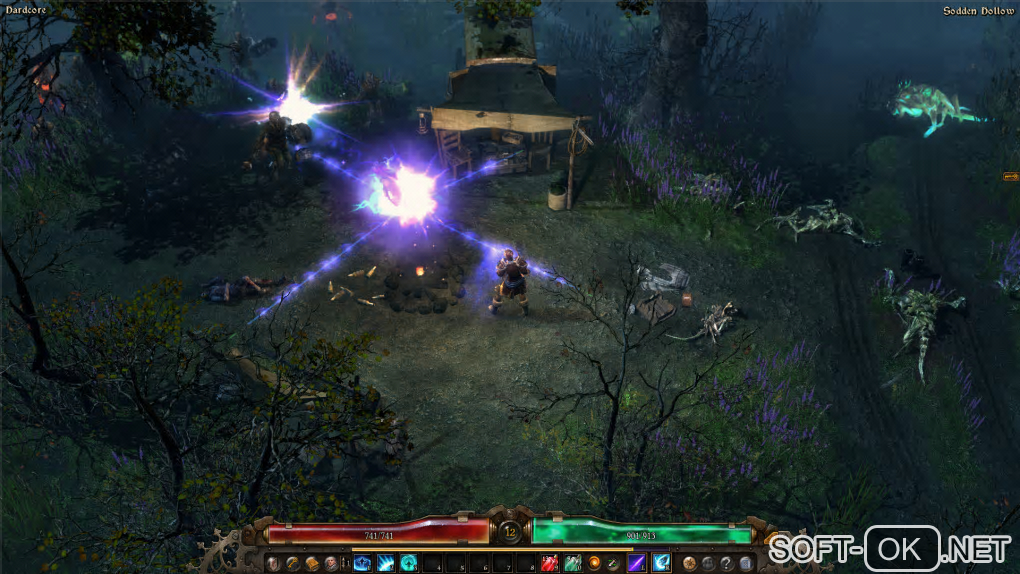Open the blue-grey menu icon
Viewport: 1020px width, 574px height.
tap(745, 563)
